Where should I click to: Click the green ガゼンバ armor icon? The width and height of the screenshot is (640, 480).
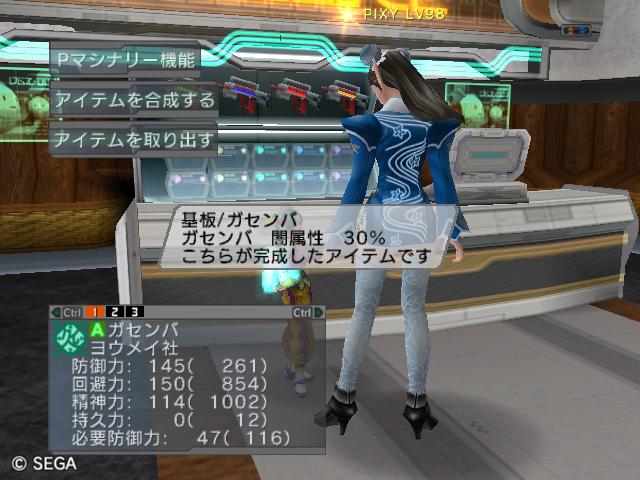(x=71, y=335)
